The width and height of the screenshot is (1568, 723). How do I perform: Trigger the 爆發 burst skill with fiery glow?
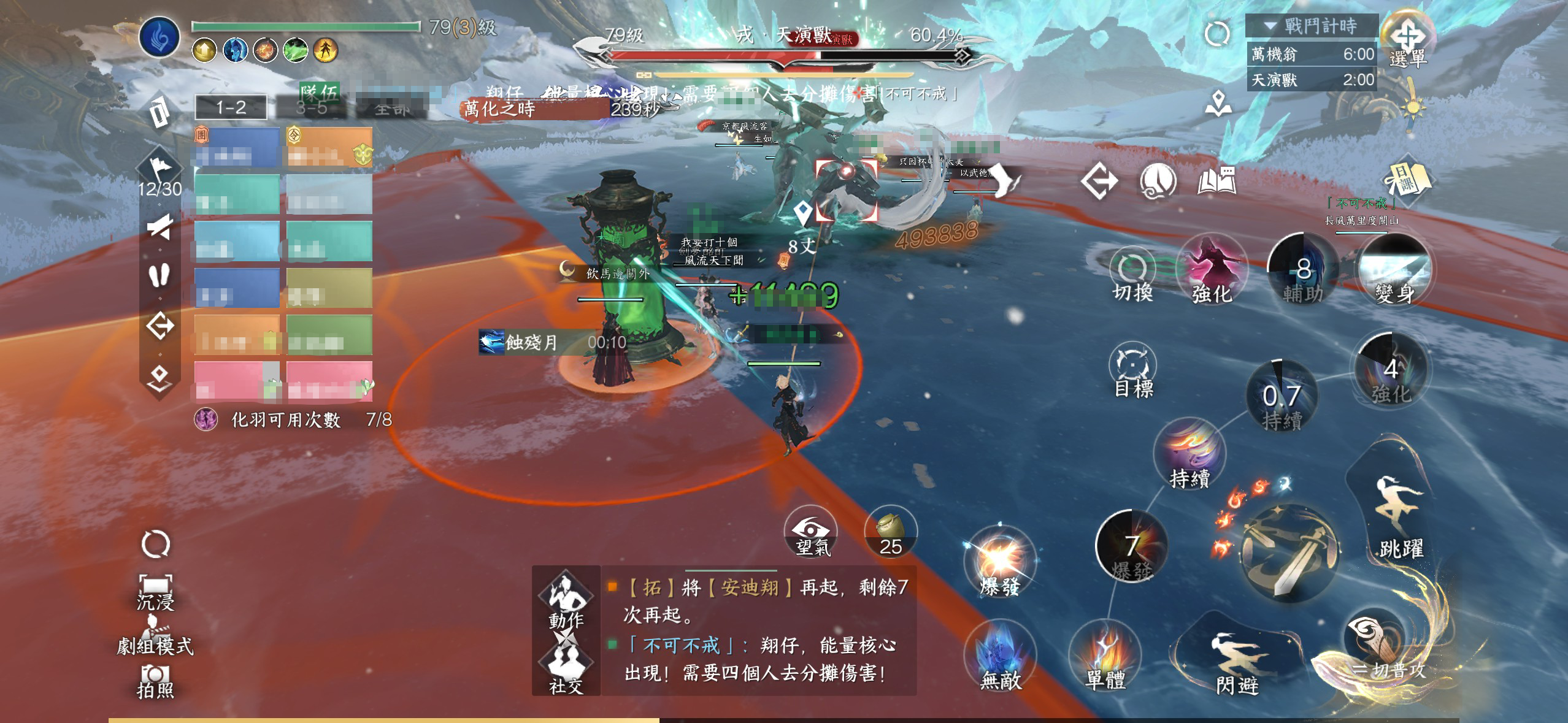(x=999, y=561)
